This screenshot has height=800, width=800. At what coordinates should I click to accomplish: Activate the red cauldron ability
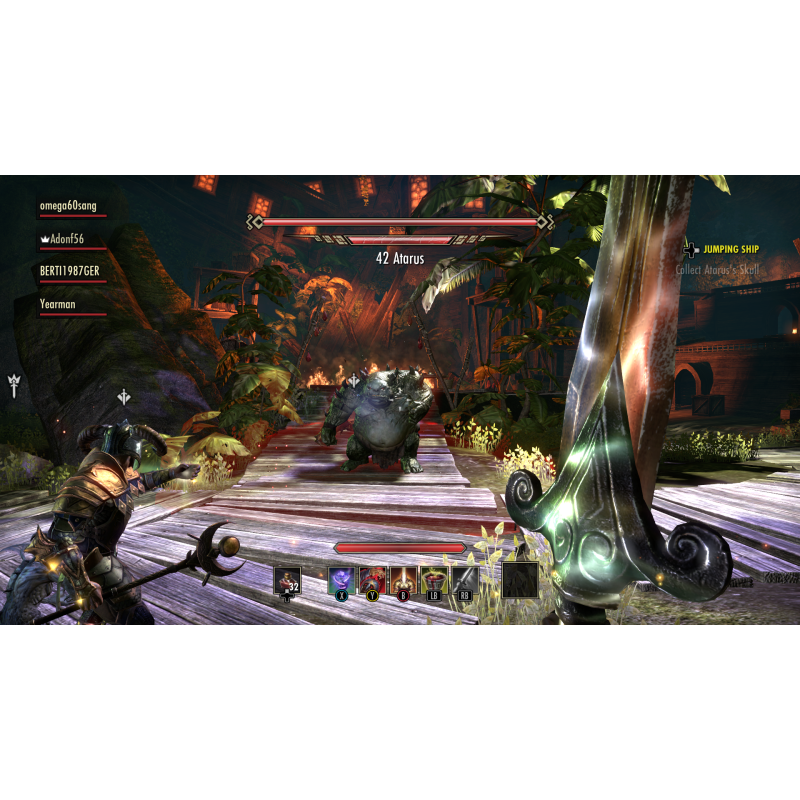point(434,579)
